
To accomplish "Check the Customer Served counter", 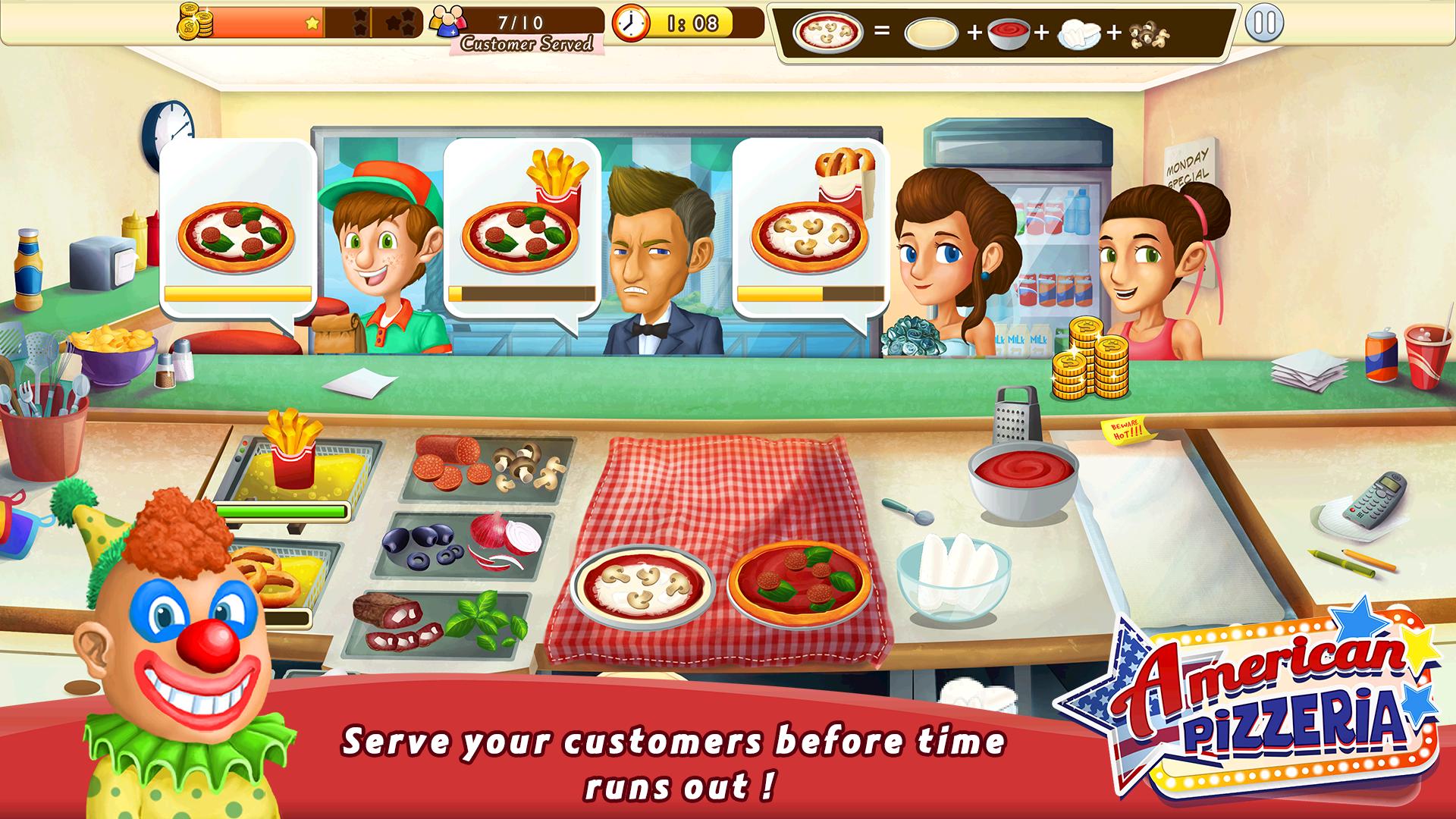I will 522,28.
